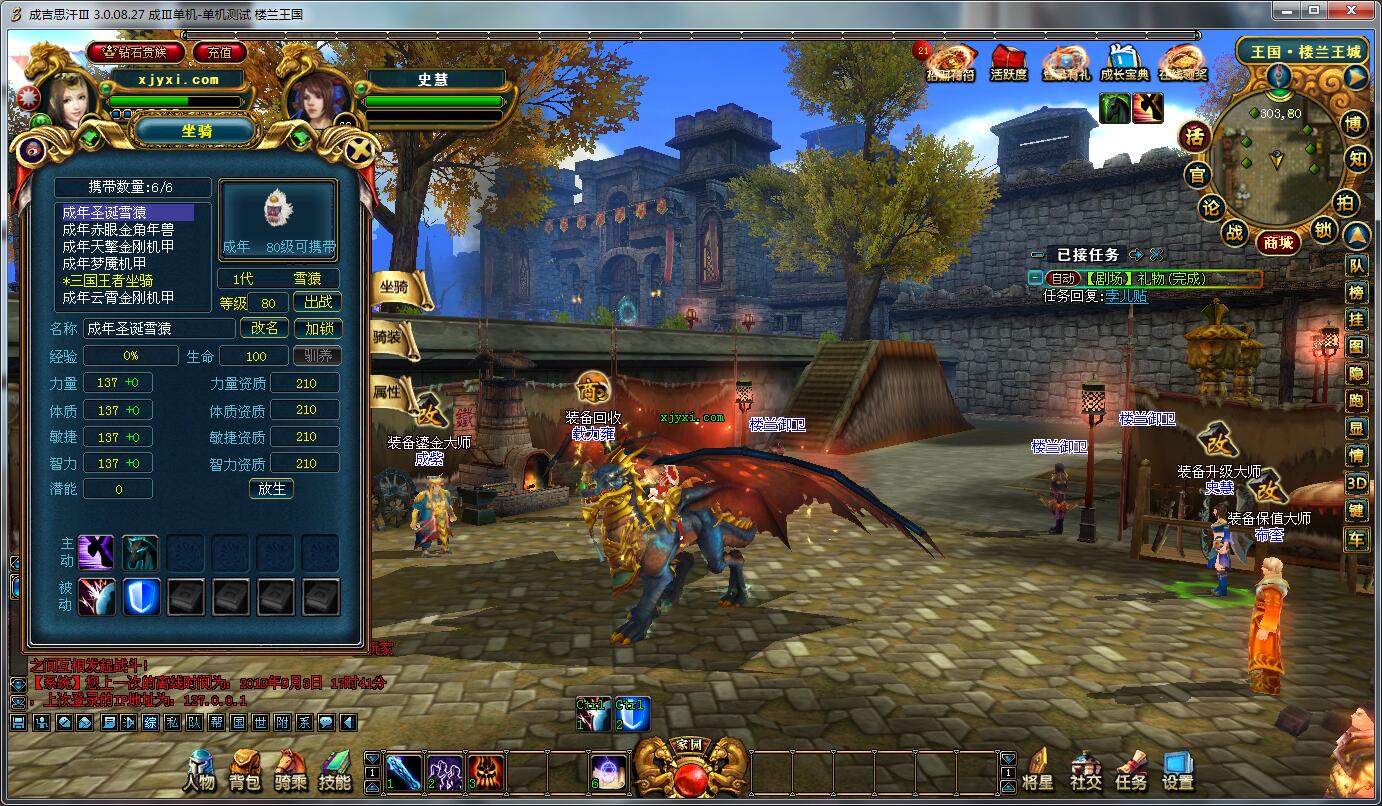Open the 背包 inventory bag

[x=245, y=771]
